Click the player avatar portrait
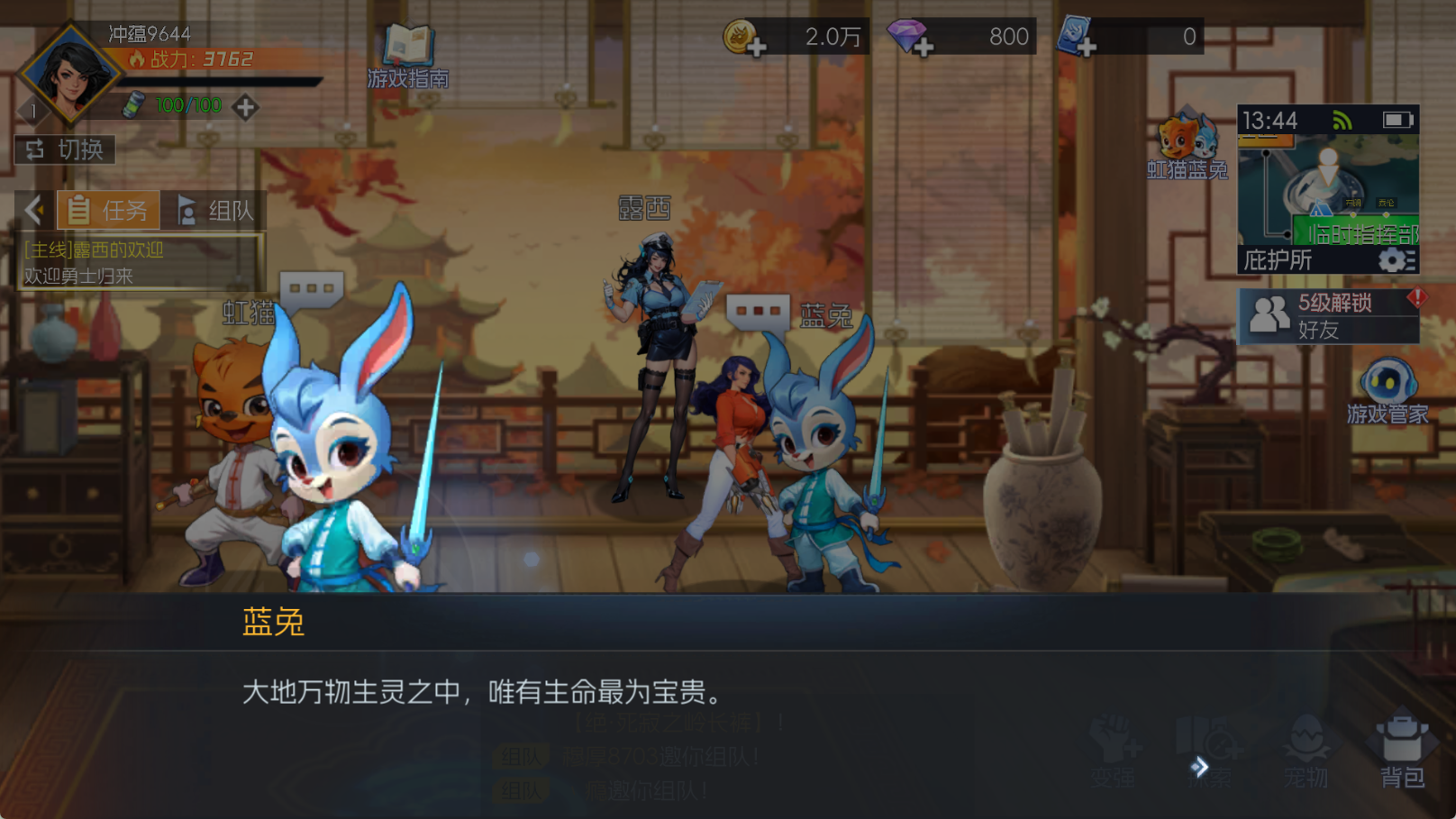 [x=68, y=72]
